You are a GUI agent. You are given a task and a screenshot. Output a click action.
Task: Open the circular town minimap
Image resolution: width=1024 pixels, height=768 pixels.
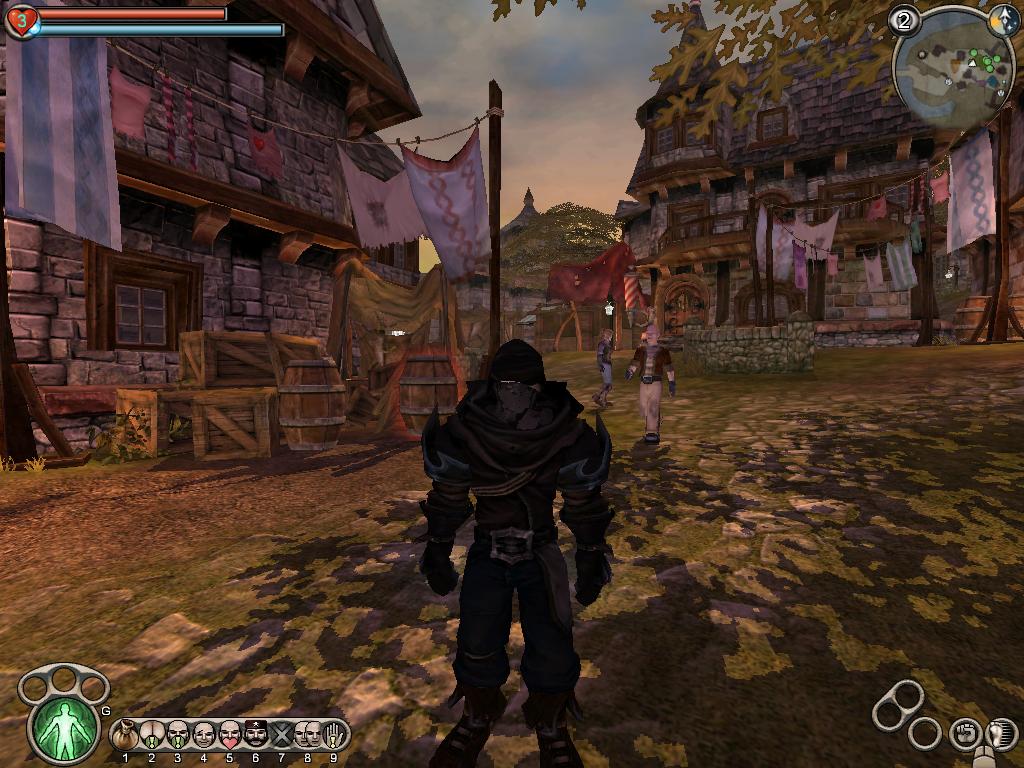point(951,68)
